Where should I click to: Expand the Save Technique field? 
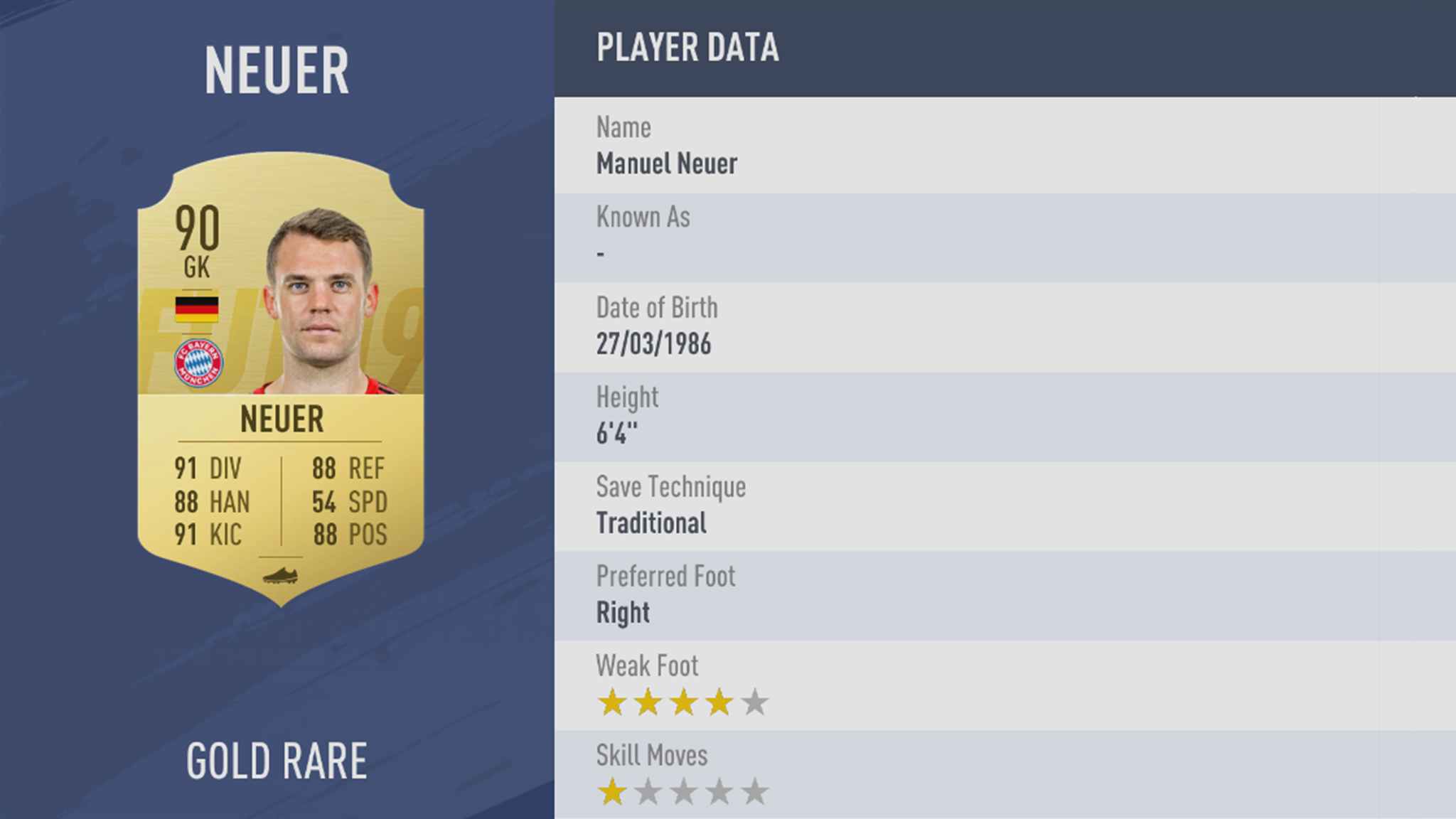670,505
